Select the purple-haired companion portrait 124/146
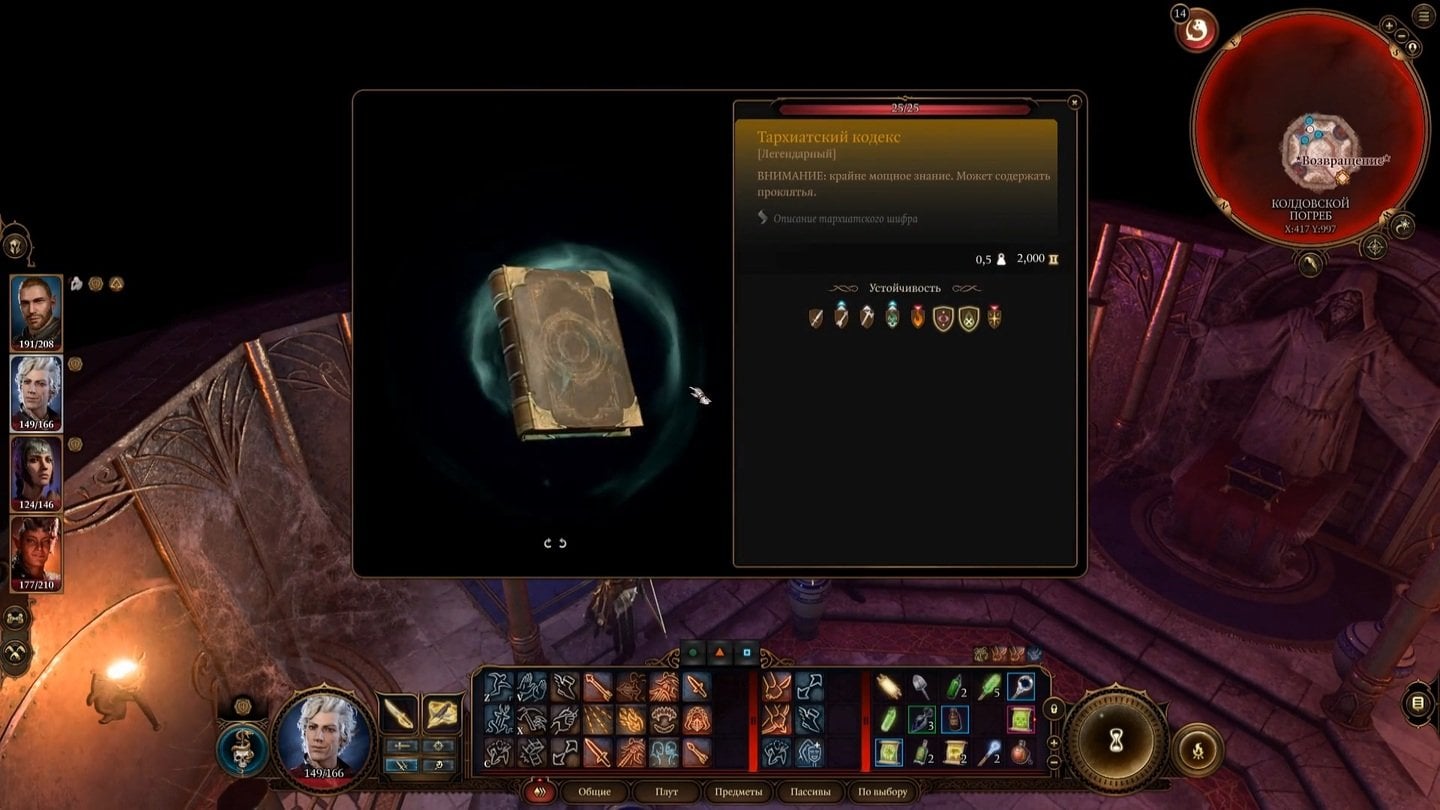The height and width of the screenshot is (810, 1440). pos(36,470)
